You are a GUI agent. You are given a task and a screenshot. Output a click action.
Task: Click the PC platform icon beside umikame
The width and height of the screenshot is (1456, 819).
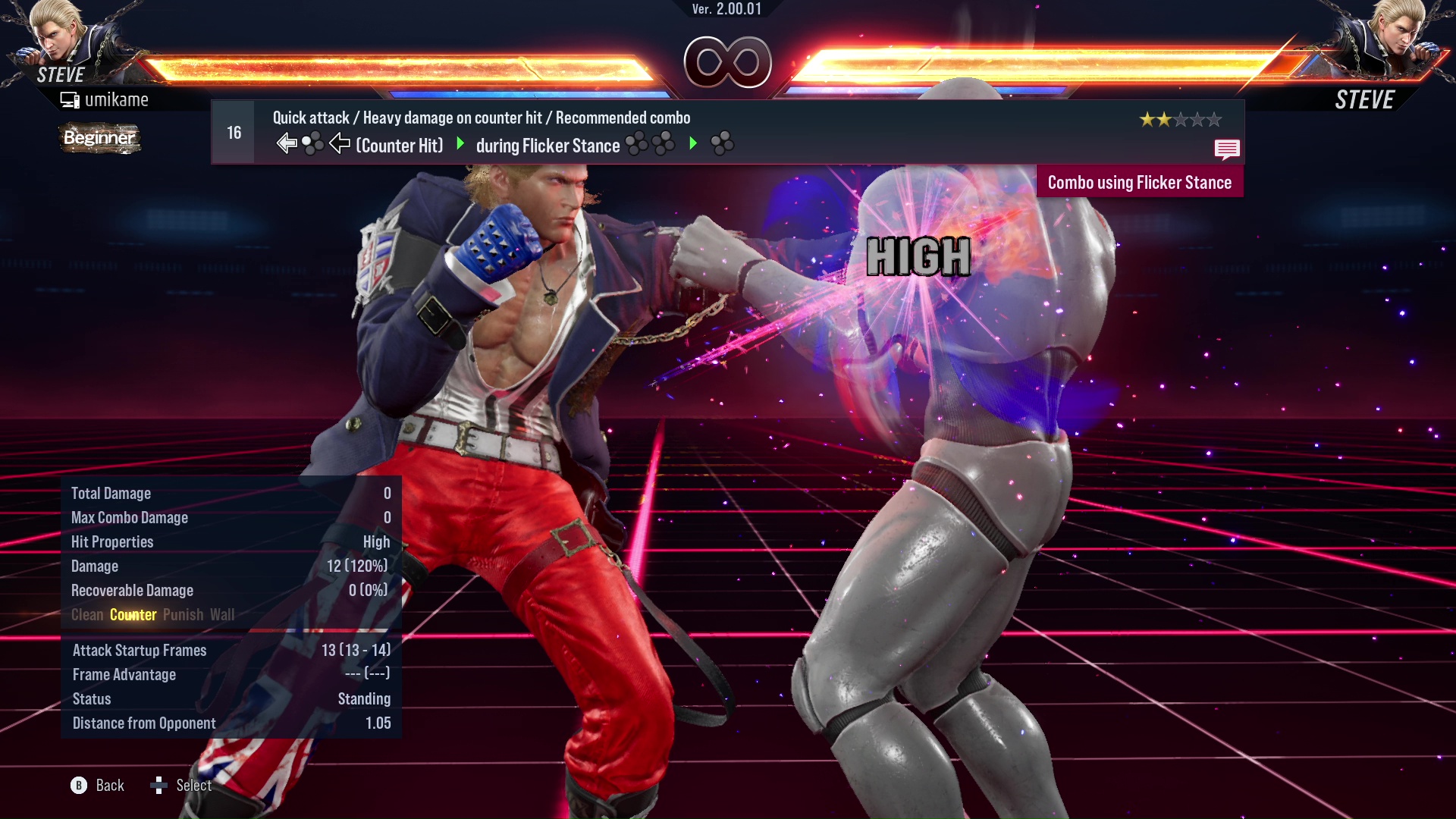70,99
